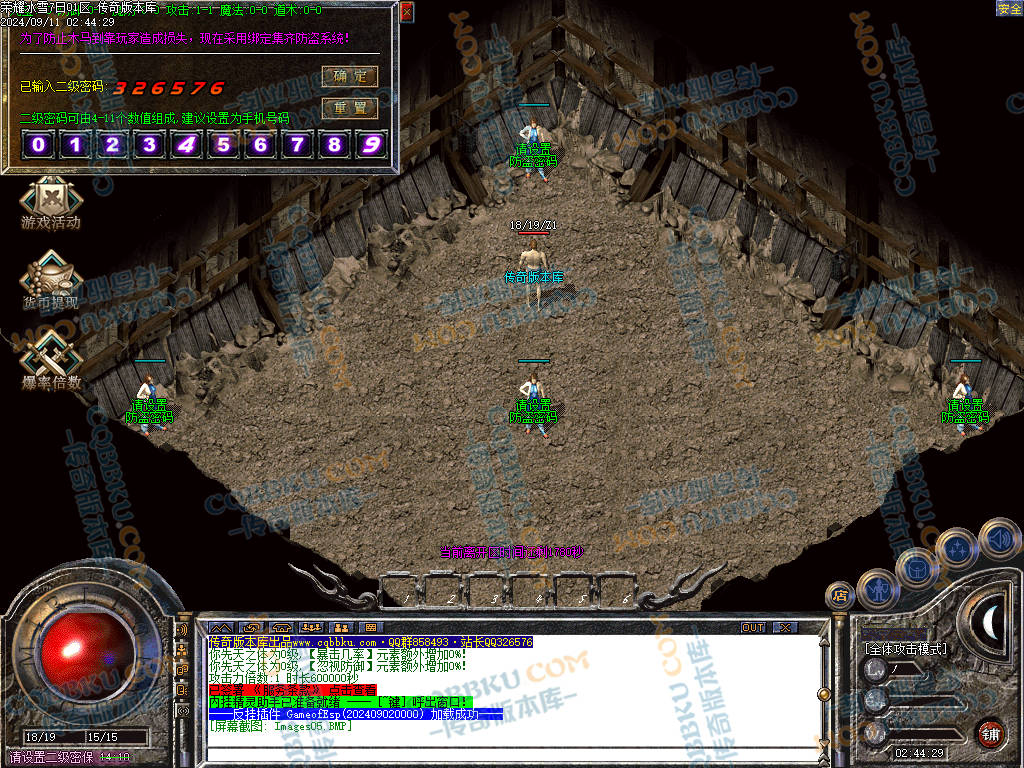The height and width of the screenshot is (768, 1024).
Task: Open the 游戏活动 game events menu
Action: (50, 203)
